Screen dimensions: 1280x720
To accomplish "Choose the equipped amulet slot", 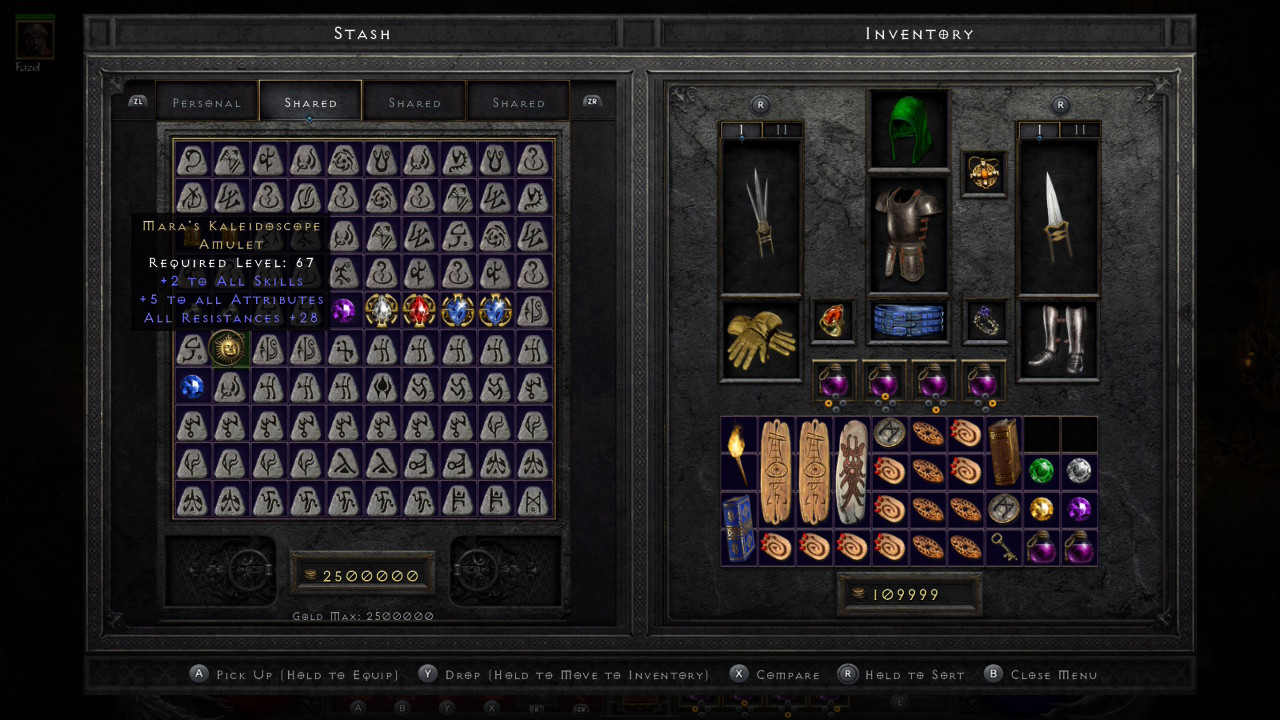I will [x=983, y=173].
